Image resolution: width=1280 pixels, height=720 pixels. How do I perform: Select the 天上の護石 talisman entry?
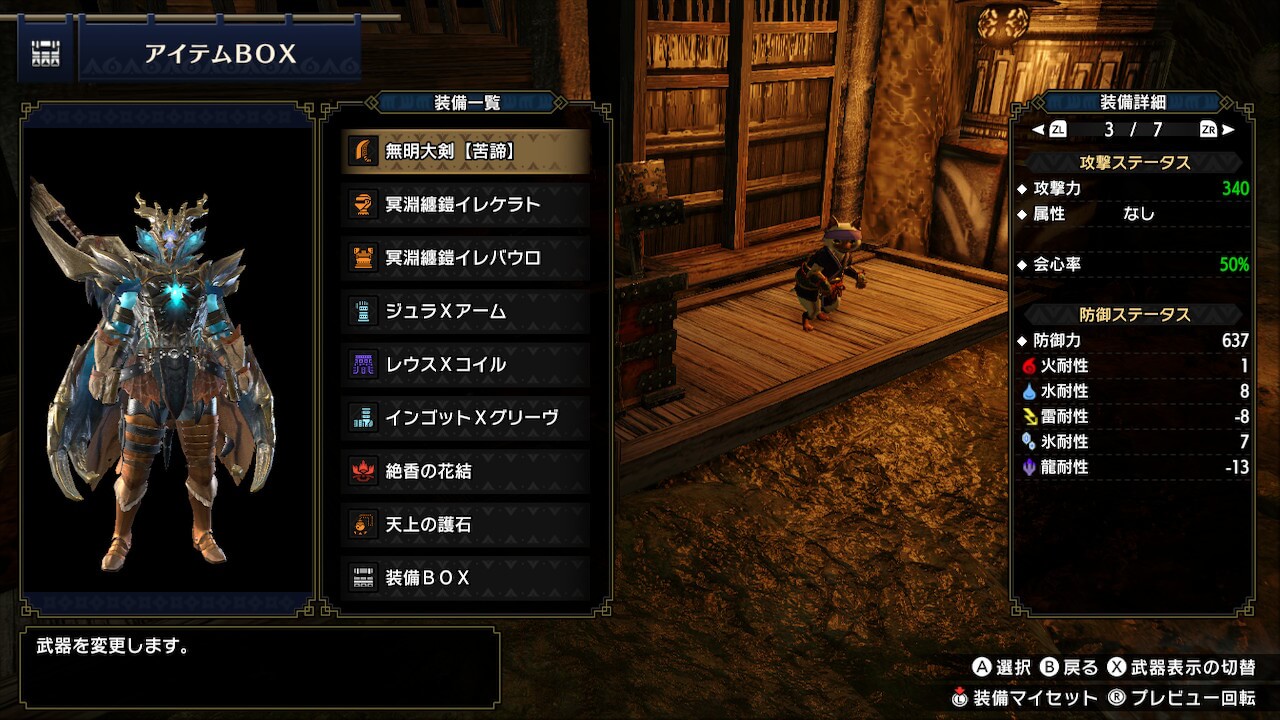click(465, 524)
